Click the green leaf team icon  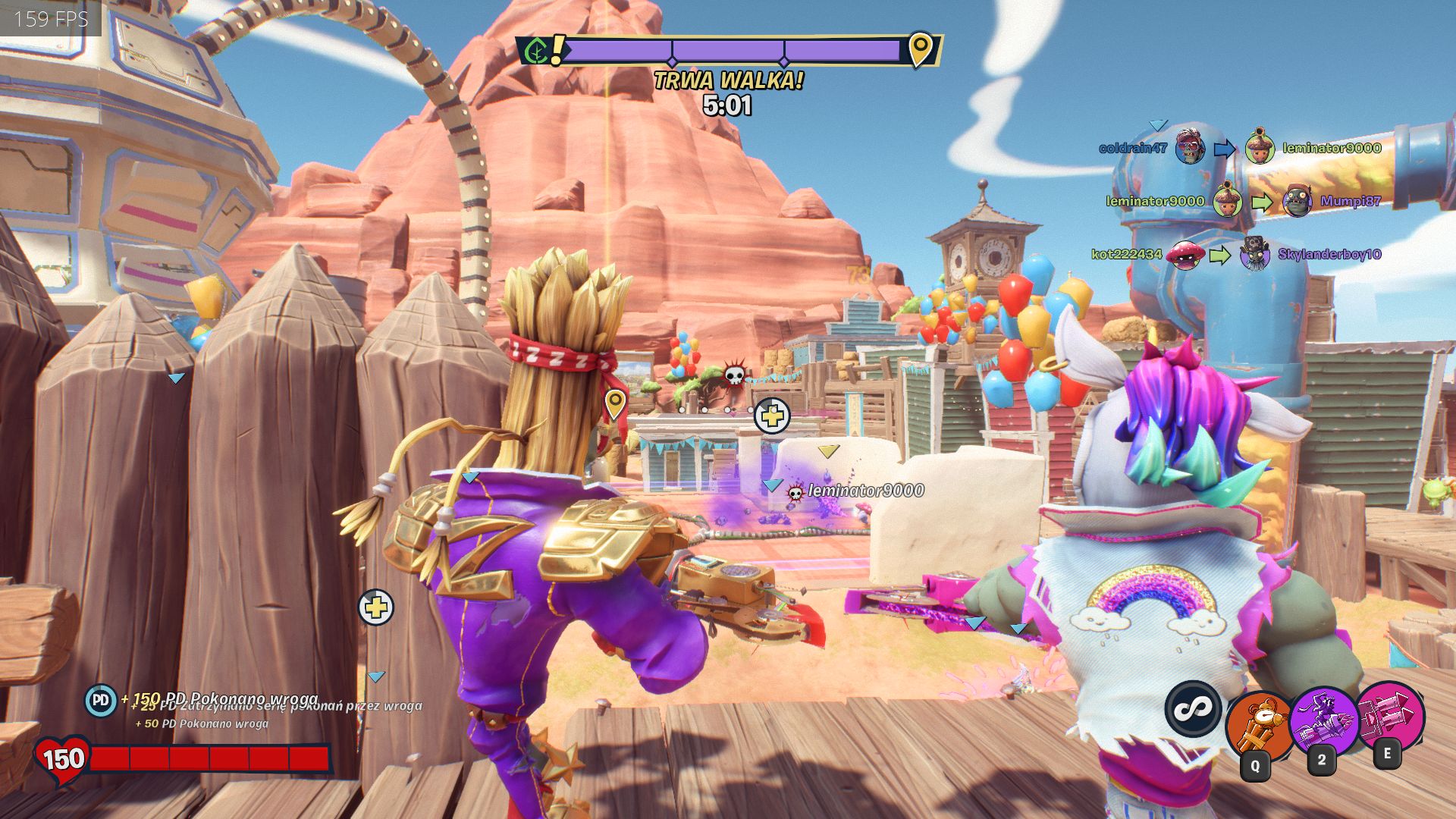tap(537, 52)
